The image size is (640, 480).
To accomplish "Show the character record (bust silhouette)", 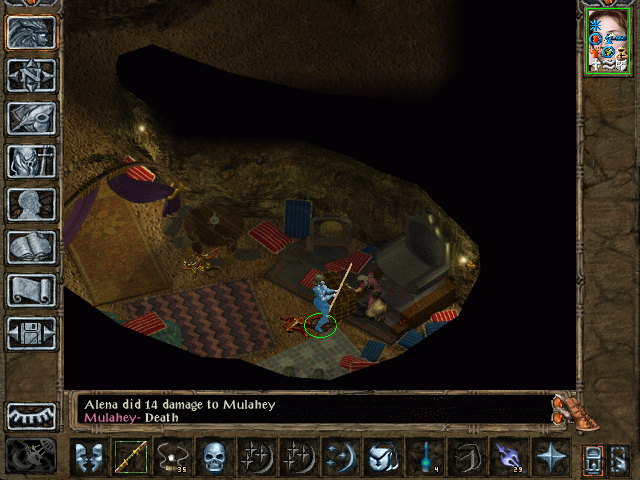I will pos(31,204).
